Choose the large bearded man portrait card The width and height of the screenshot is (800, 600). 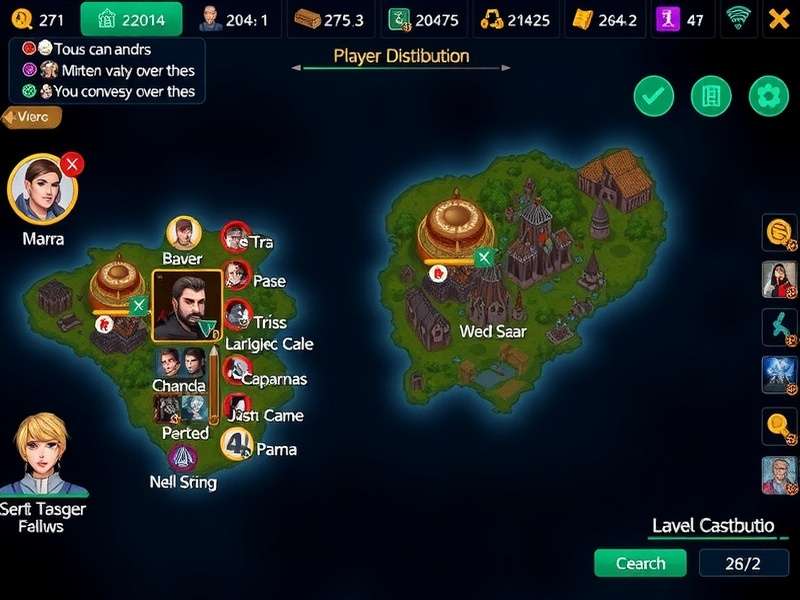(x=187, y=305)
